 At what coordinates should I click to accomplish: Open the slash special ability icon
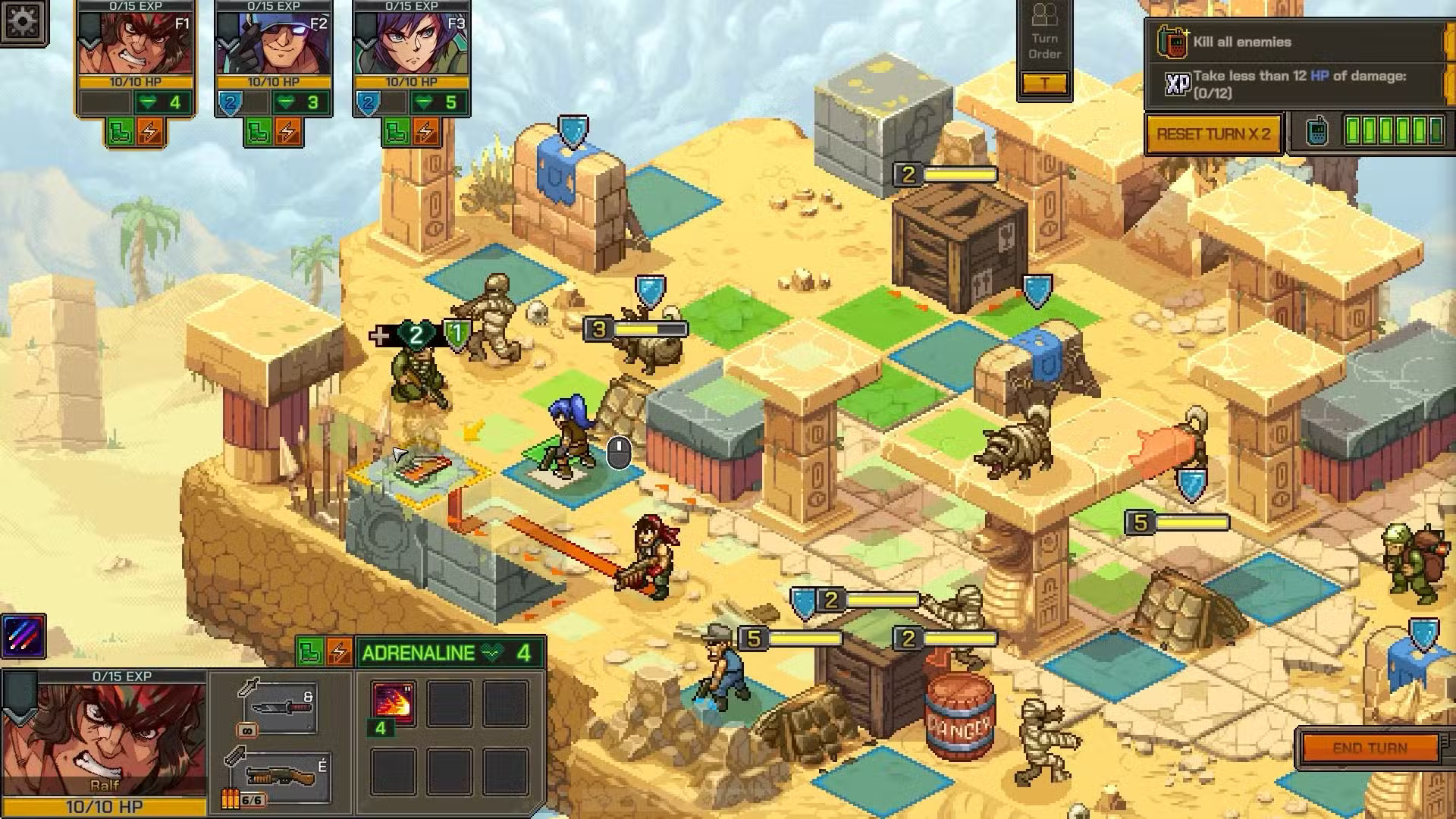click(x=24, y=635)
